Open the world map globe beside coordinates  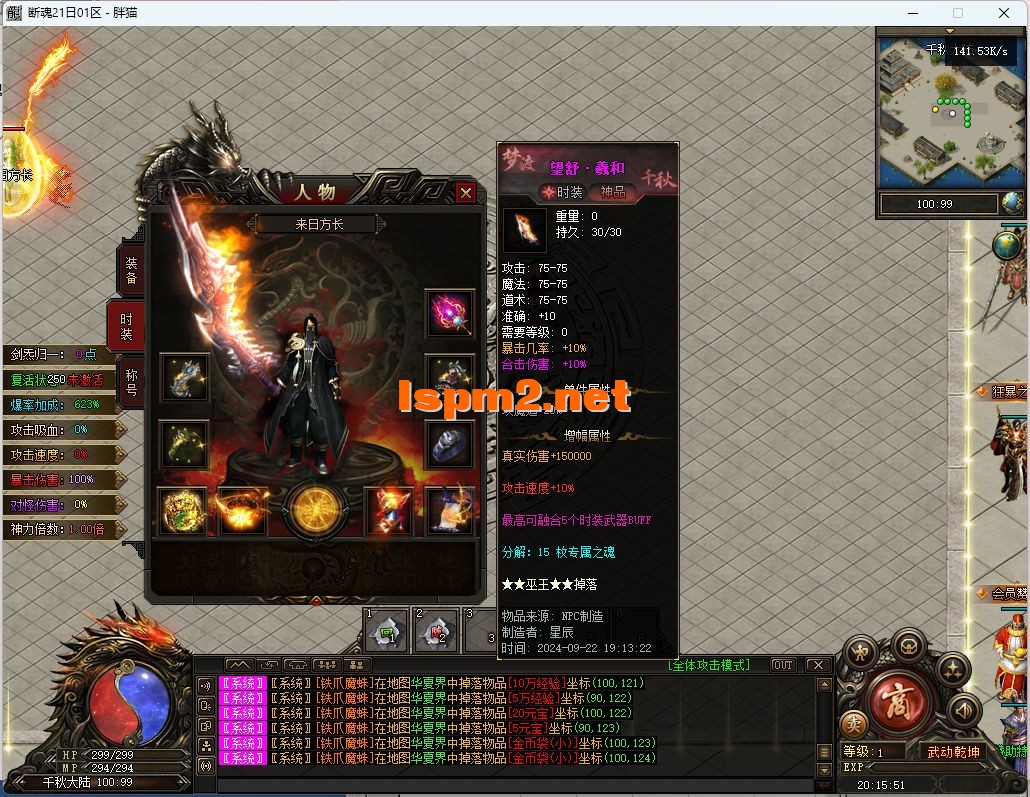click(x=1013, y=204)
